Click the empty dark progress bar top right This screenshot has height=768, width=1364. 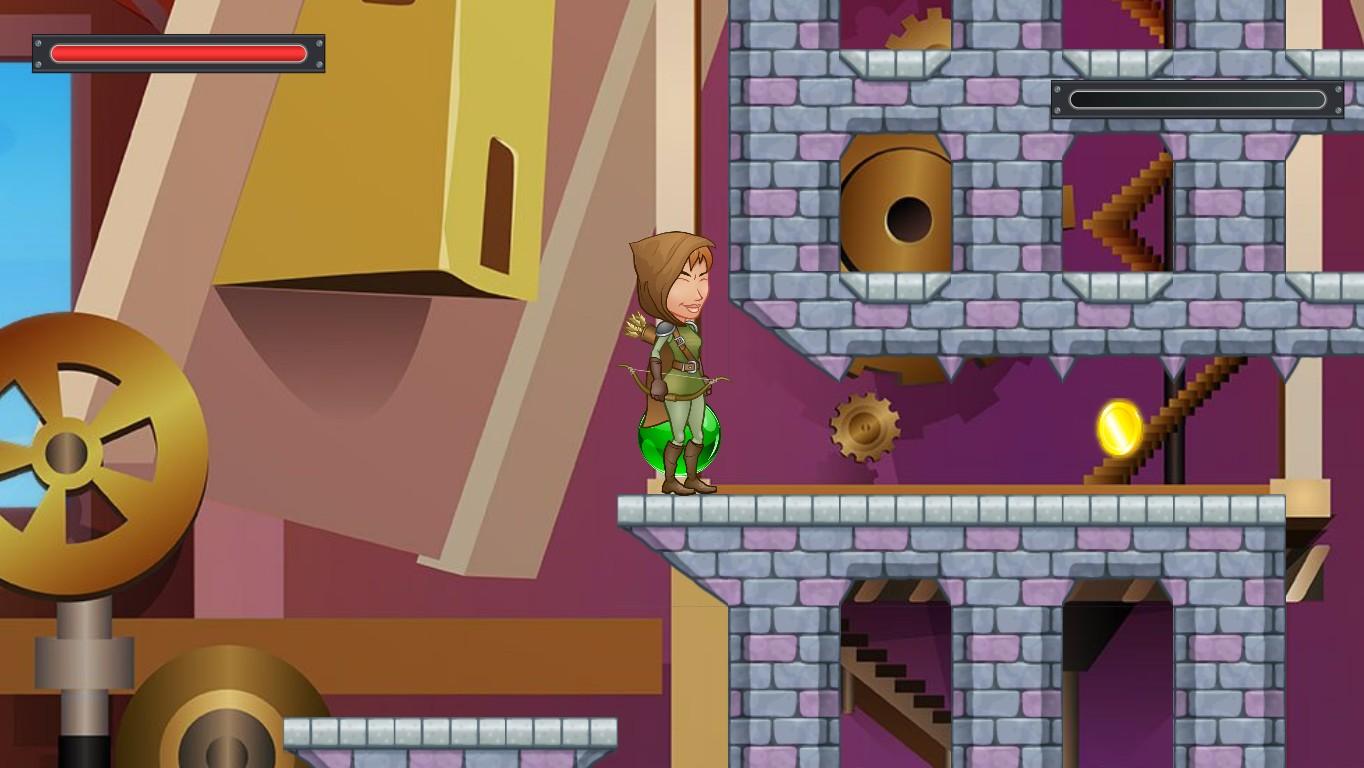coord(1196,99)
